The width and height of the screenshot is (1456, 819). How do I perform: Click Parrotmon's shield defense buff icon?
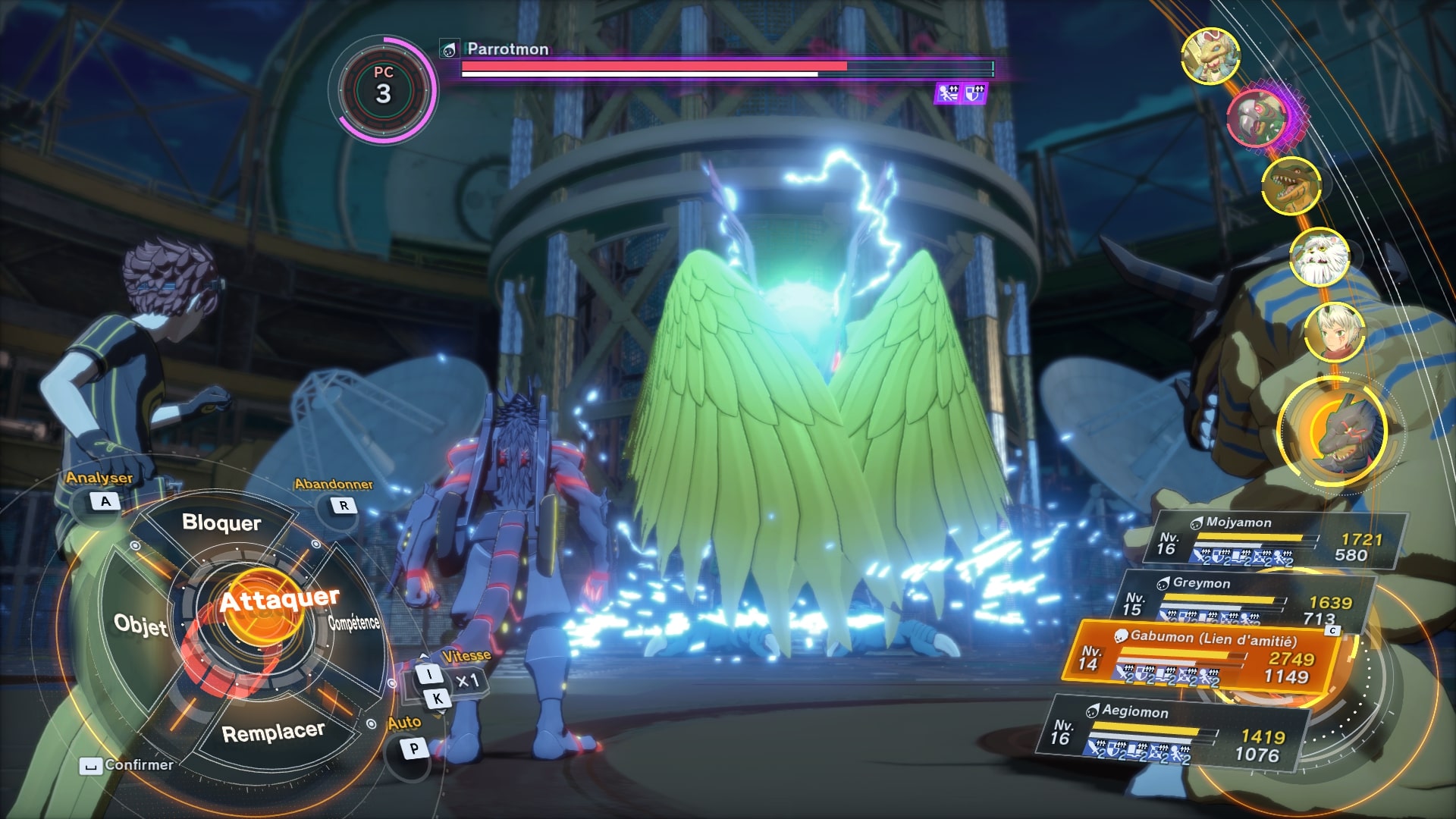click(975, 92)
